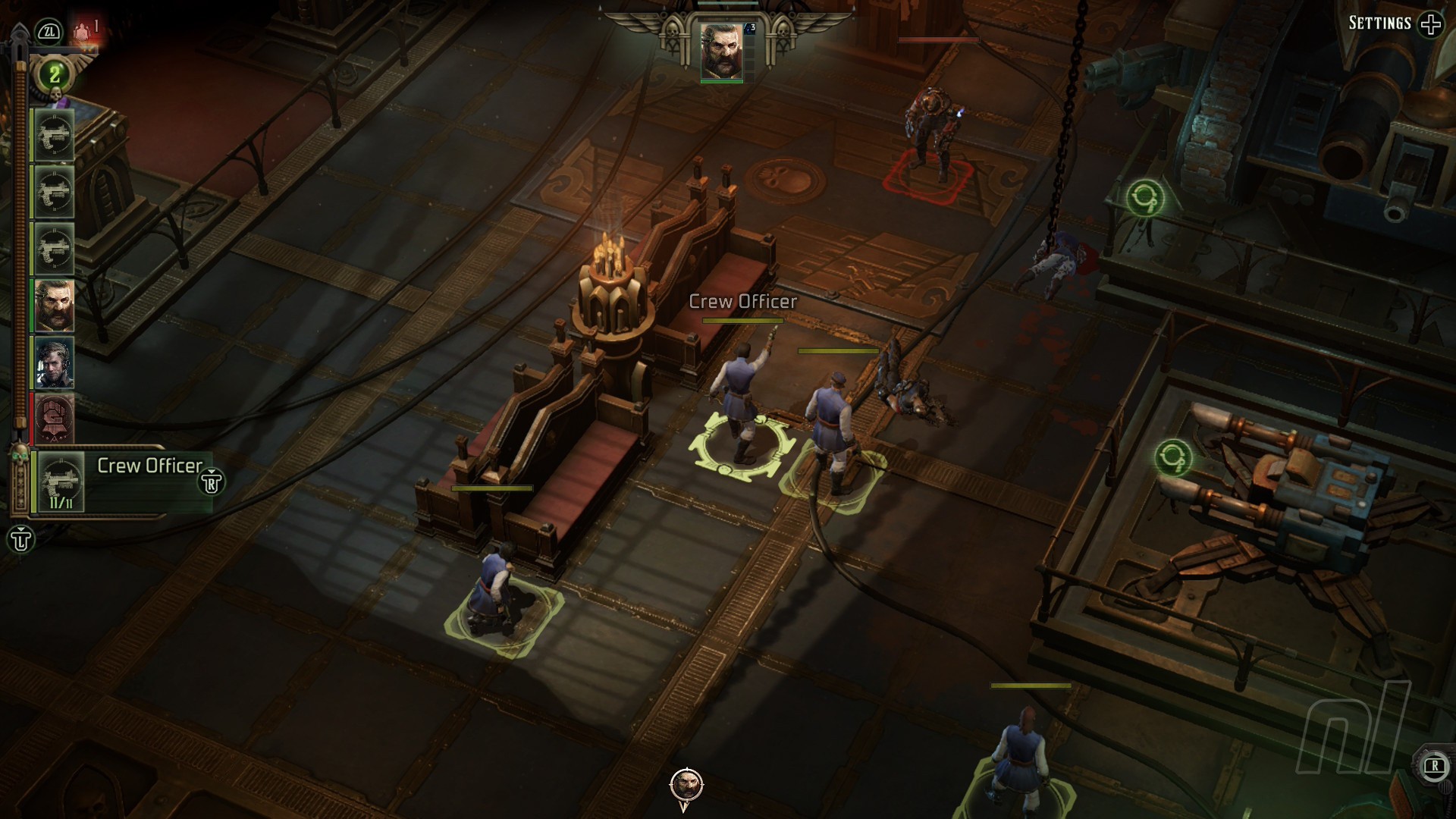
Task: Select the headset soldier portrait in turn order
Action: click(x=54, y=362)
